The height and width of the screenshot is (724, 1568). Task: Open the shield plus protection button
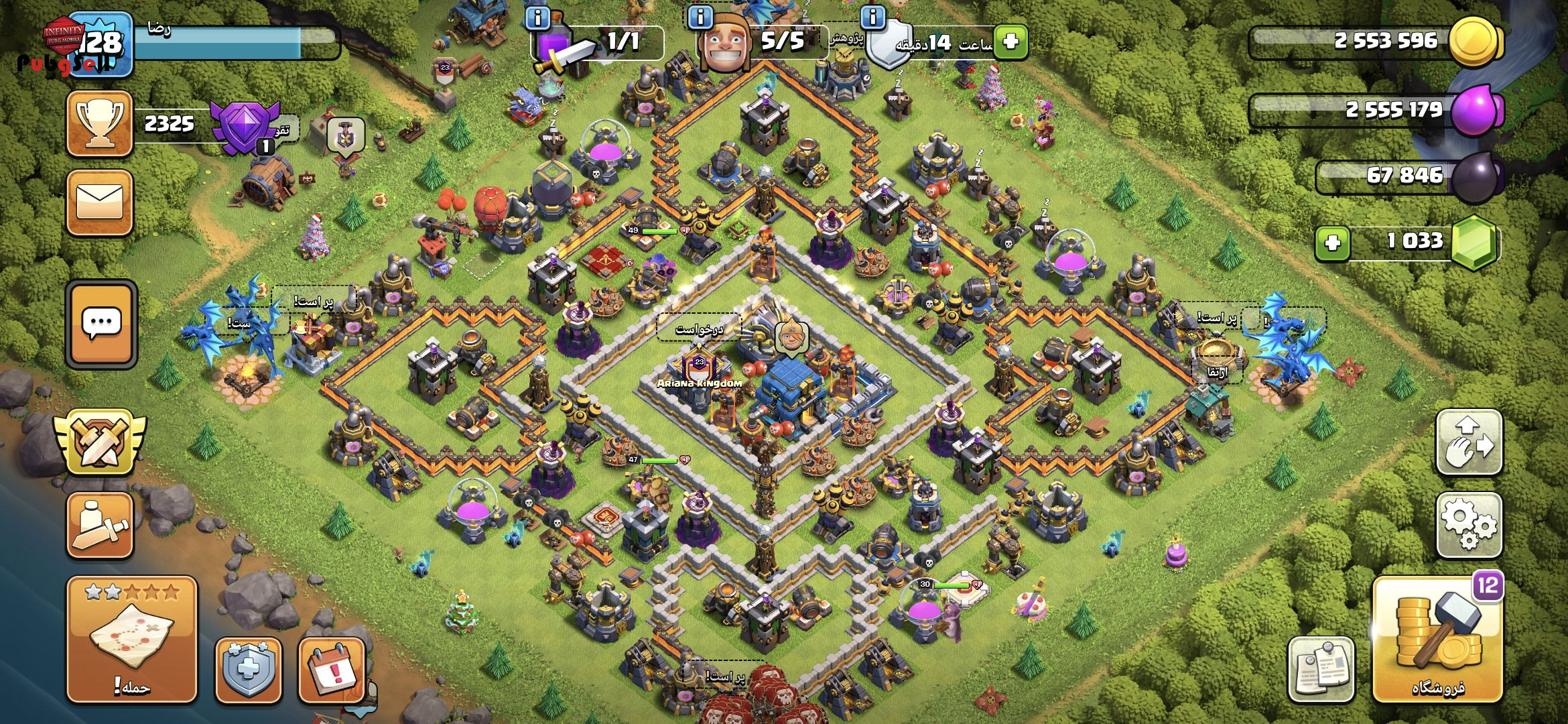click(x=248, y=670)
